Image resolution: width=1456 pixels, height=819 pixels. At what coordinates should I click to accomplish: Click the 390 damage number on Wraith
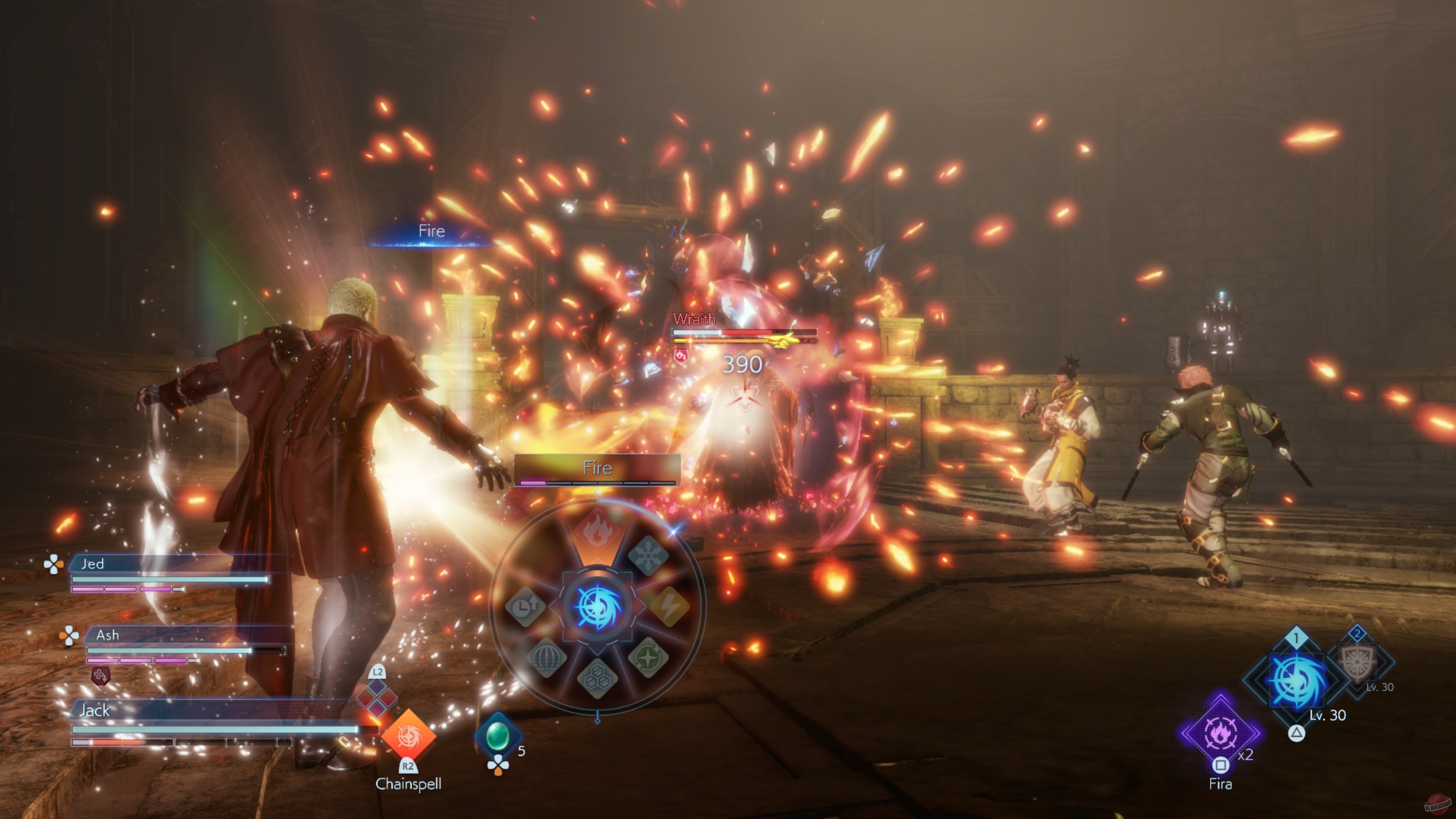(x=743, y=364)
